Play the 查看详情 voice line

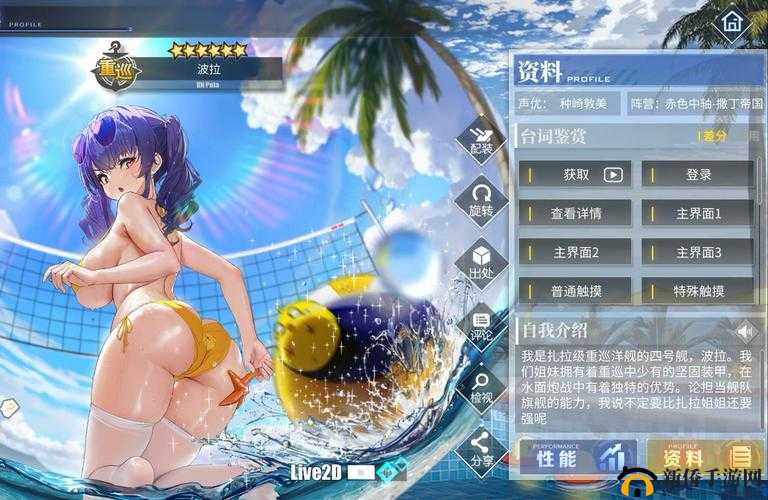click(x=576, y=213)
